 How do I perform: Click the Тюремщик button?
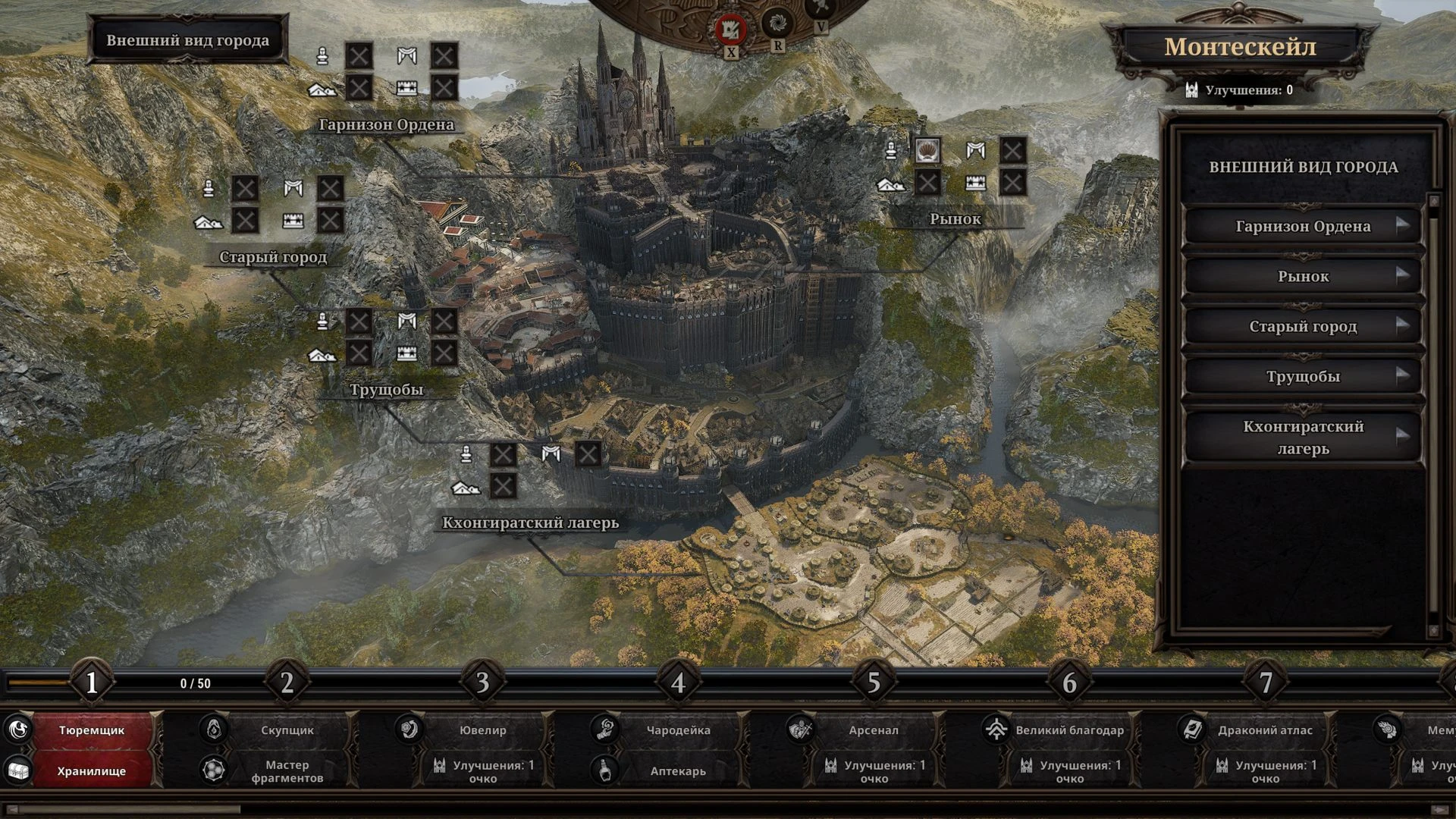pos(92,730)
